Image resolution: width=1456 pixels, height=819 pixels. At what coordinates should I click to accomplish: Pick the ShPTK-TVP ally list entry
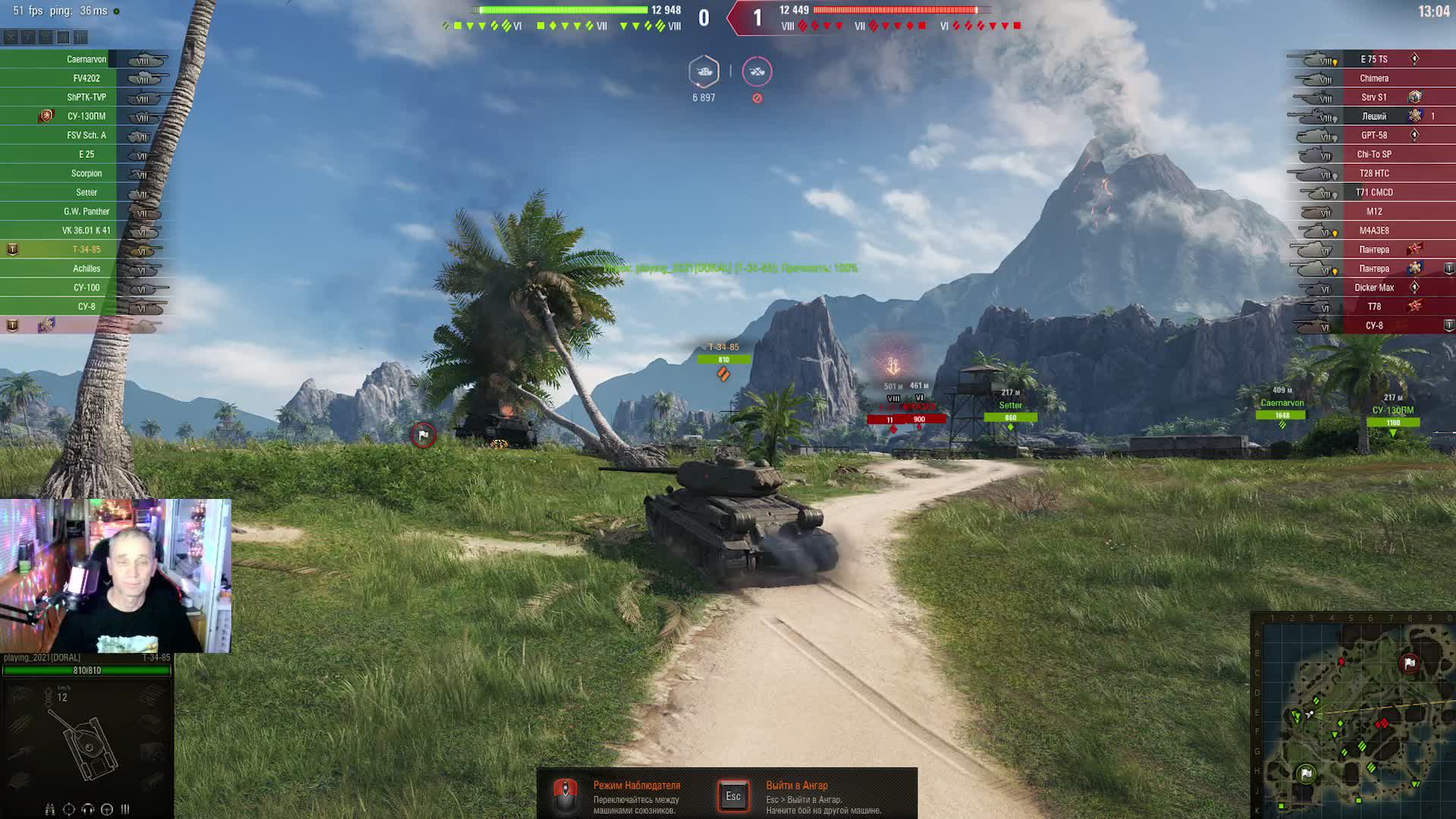[86, 97]
